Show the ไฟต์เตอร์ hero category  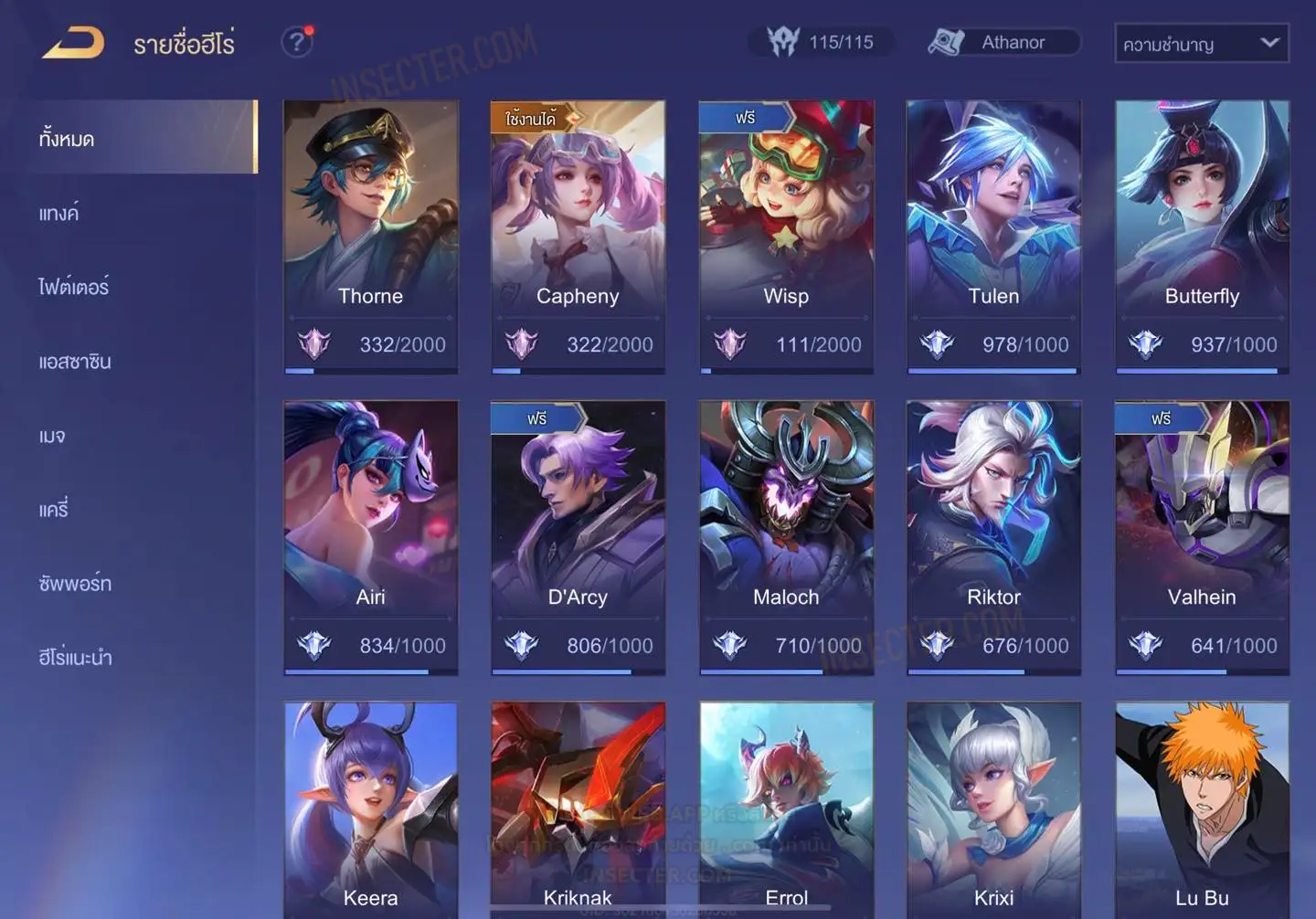click(x=74, y=287)
